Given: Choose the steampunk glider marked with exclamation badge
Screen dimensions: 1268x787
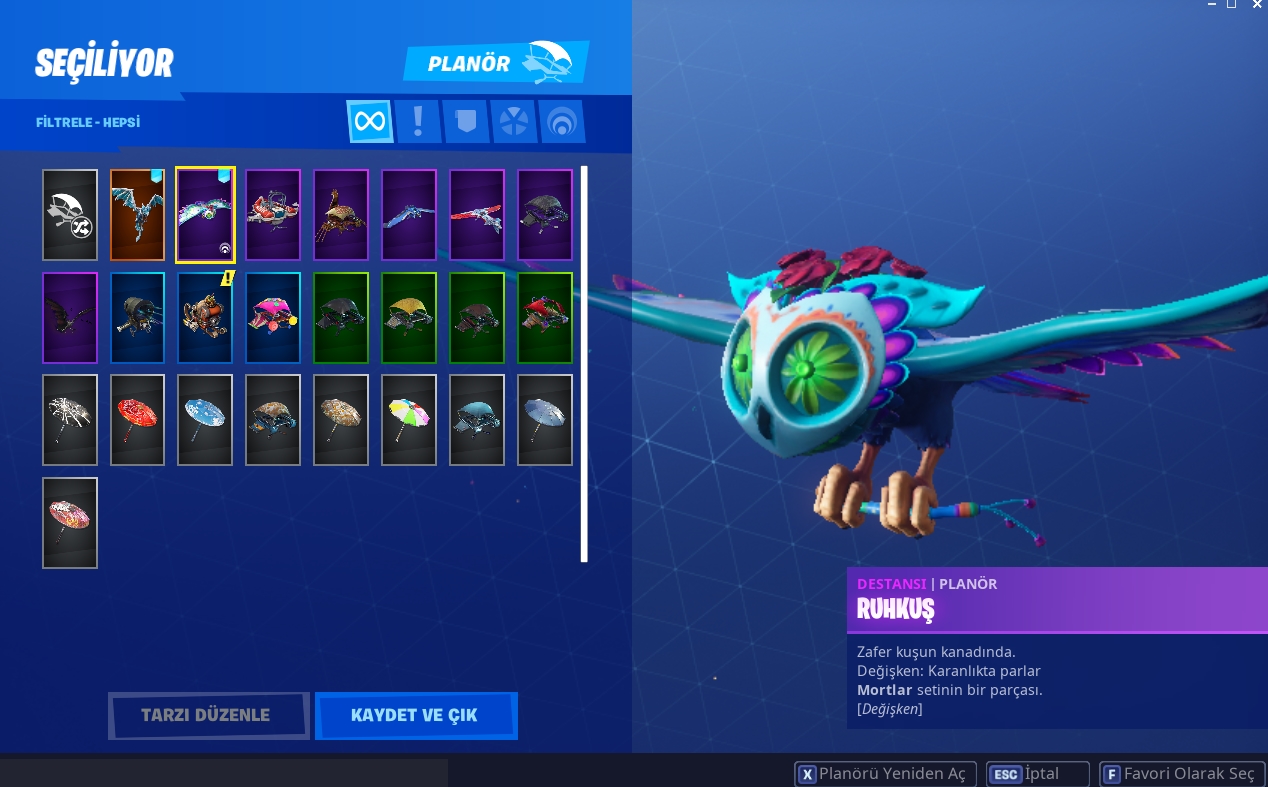Looking at the screenshot, I should [205, 318].
